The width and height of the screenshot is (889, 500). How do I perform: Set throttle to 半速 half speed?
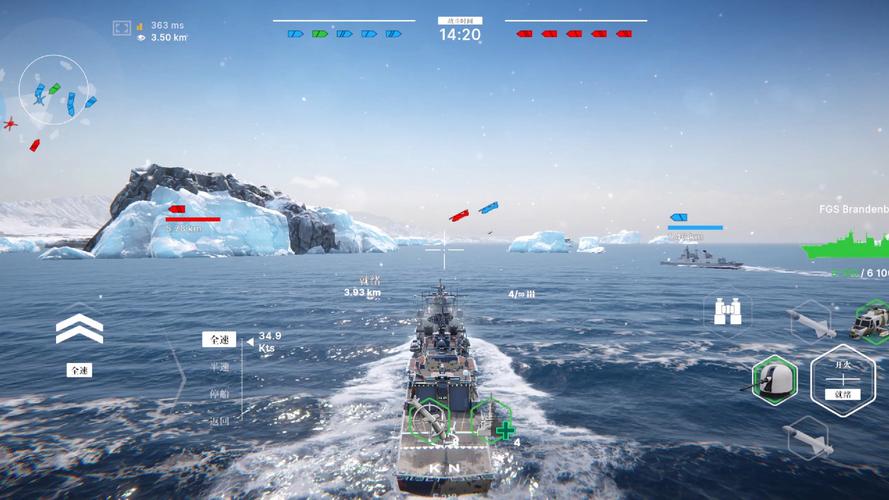click(x=220, y=367)
